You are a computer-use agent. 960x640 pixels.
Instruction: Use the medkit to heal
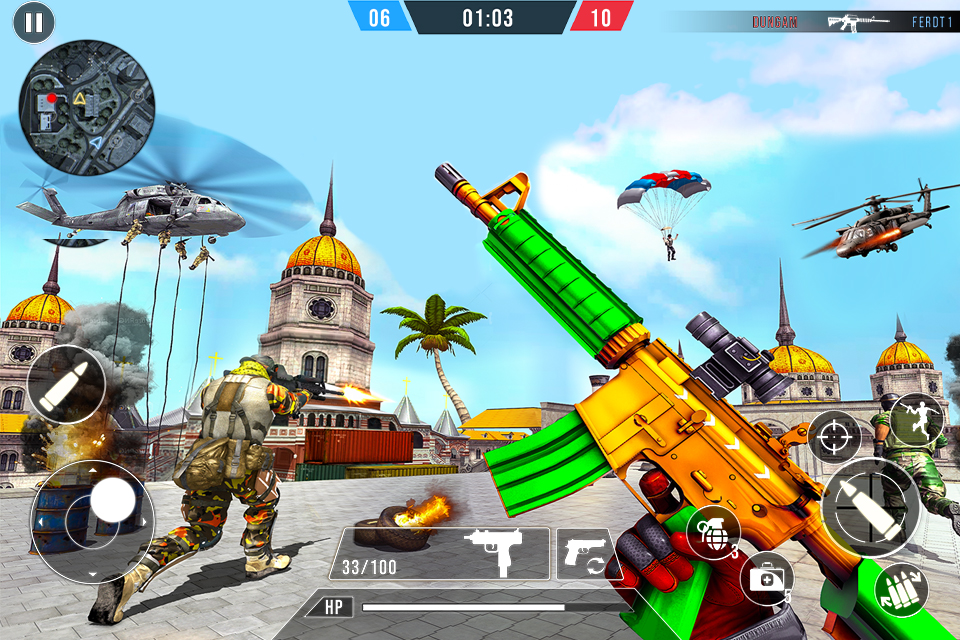coord(766,577)
